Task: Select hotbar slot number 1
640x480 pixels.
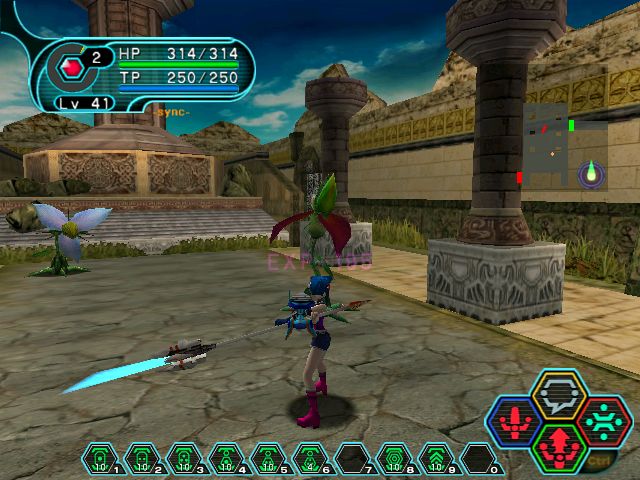Action: tap(100, 459)
